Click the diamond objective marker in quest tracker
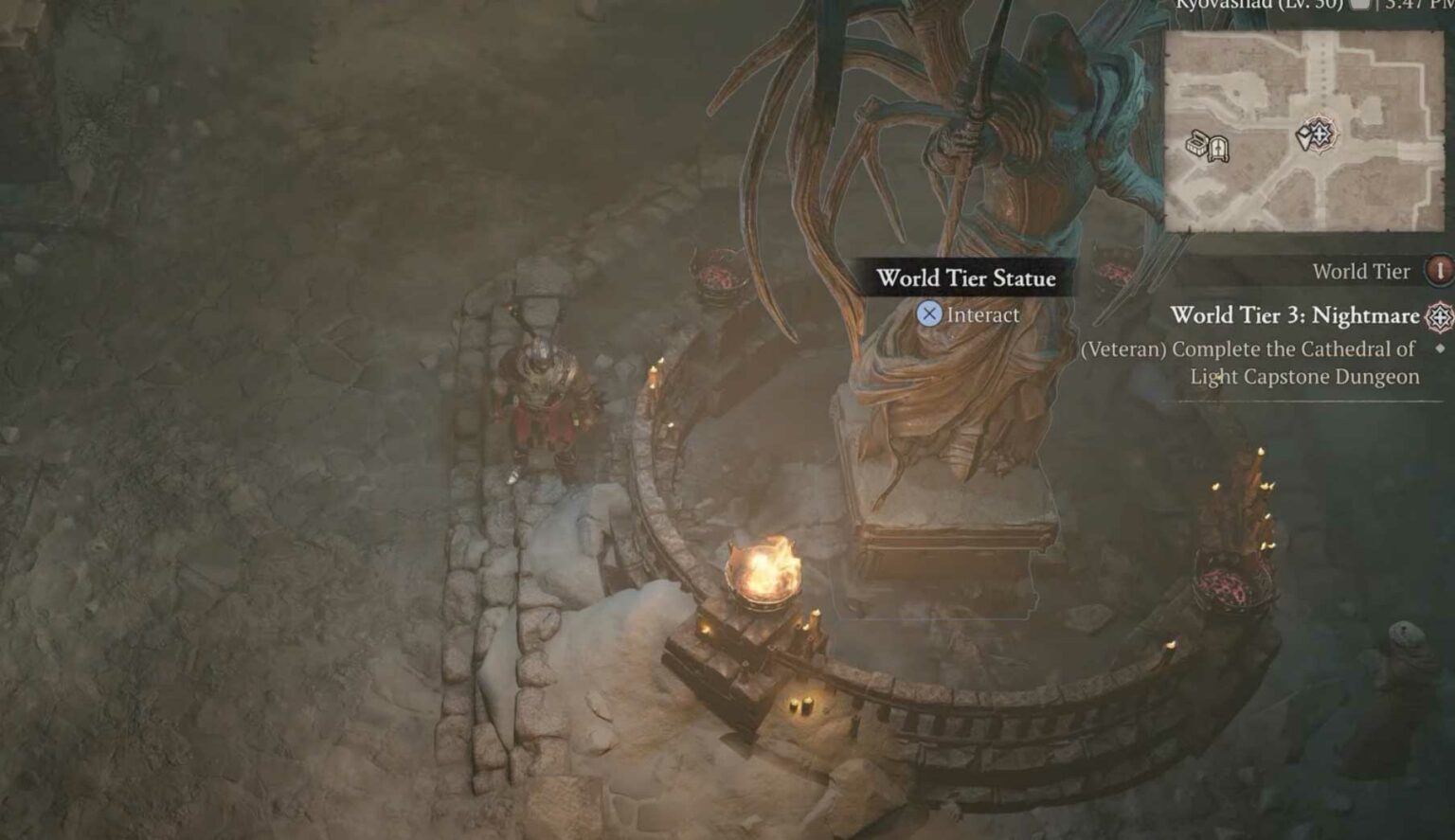Image resolution: width=1455 pixels, height=840 pixels. click(1438, 349)
